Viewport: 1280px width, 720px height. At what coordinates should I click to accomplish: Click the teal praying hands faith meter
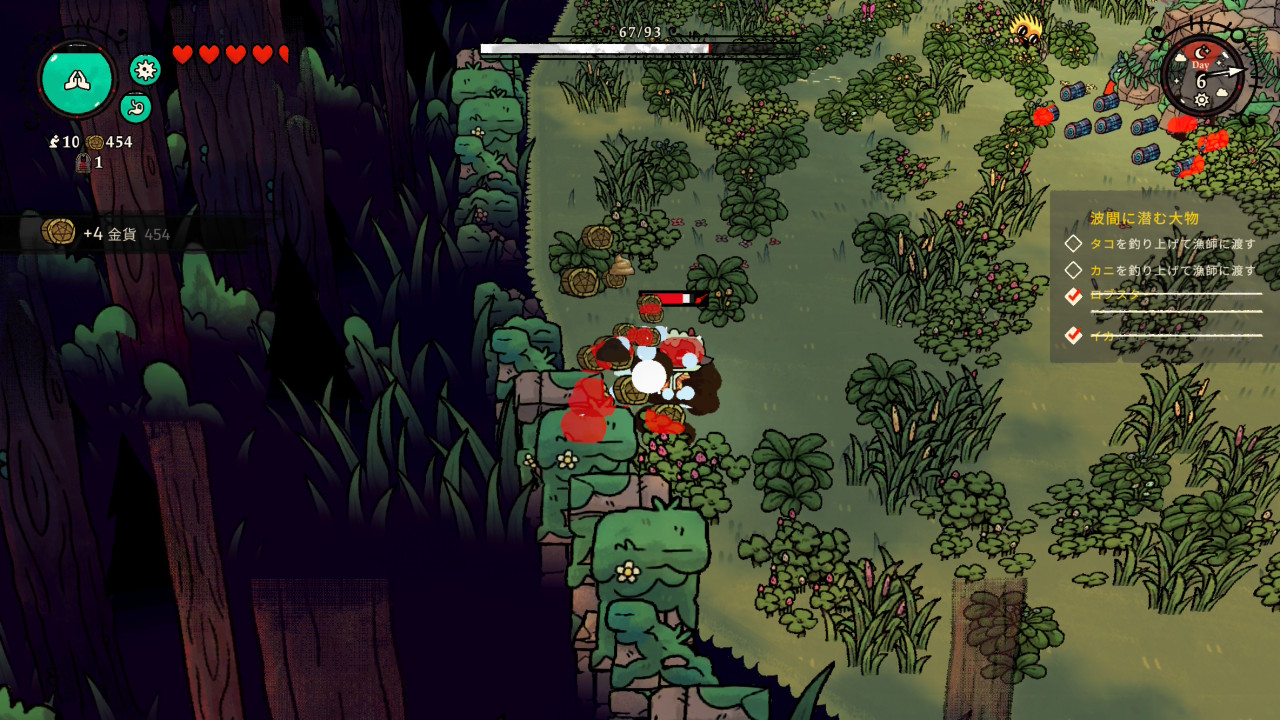[x=77, y=79]
